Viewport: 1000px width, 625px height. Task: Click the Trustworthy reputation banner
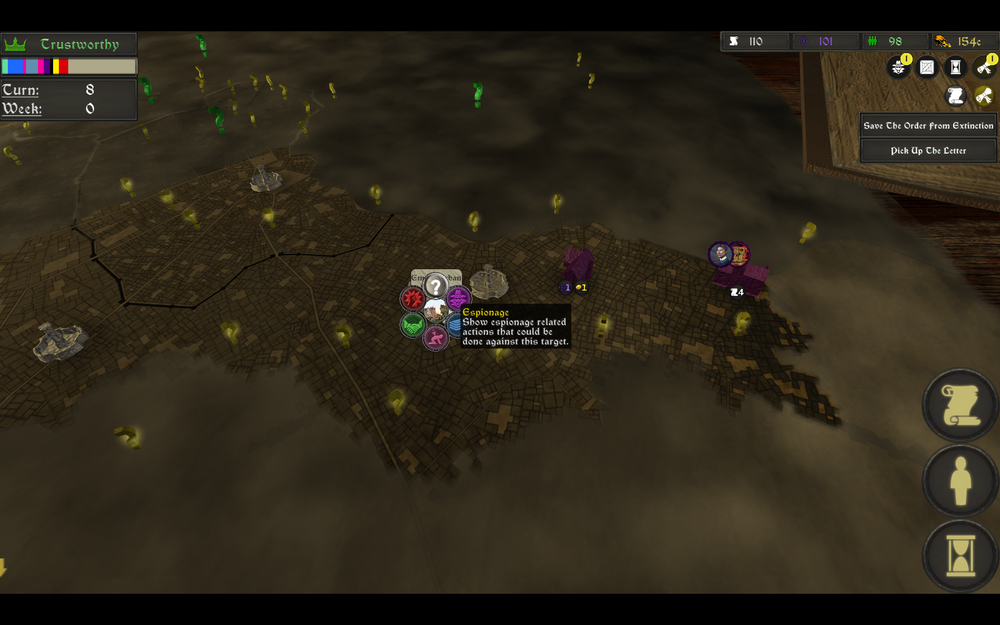pyautogui.click(x=69, y=44)
